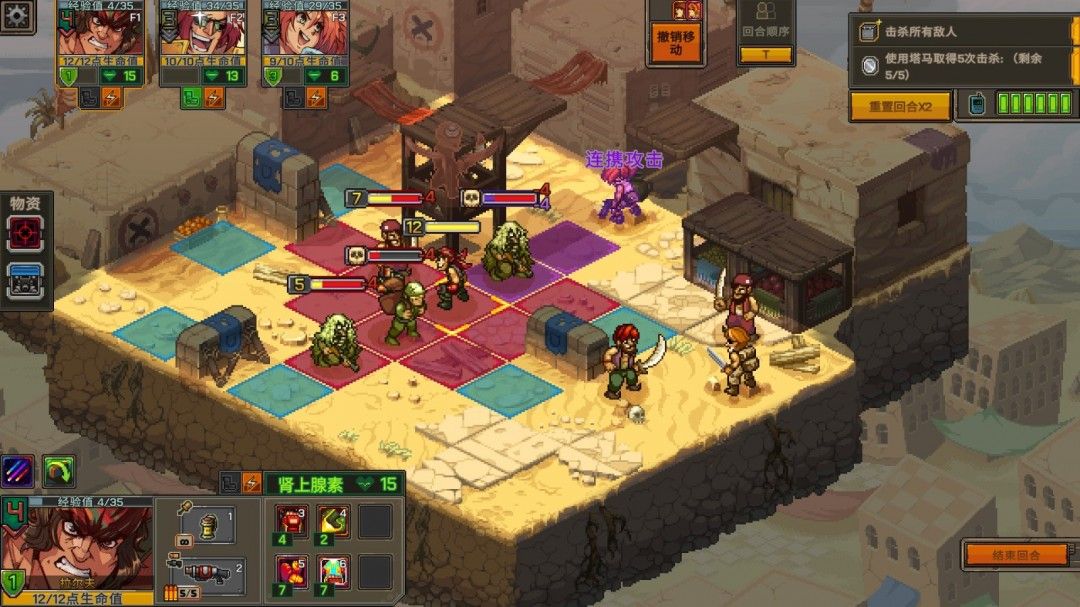Click the 撤销移动 undo move button
This screenshot has height=607, width=1080.
(x=676, y=42)
